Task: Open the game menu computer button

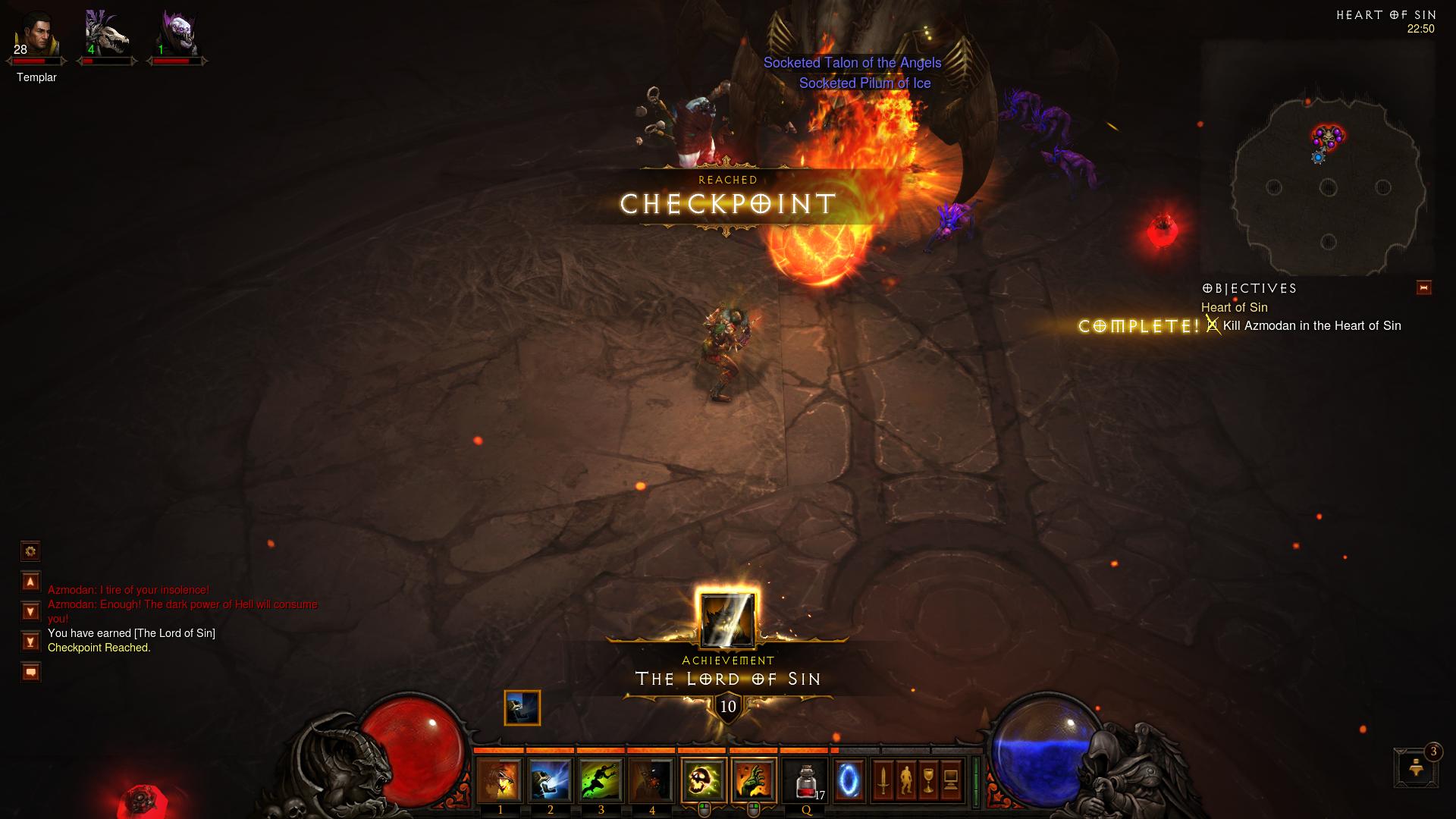Action: [951, 781]
